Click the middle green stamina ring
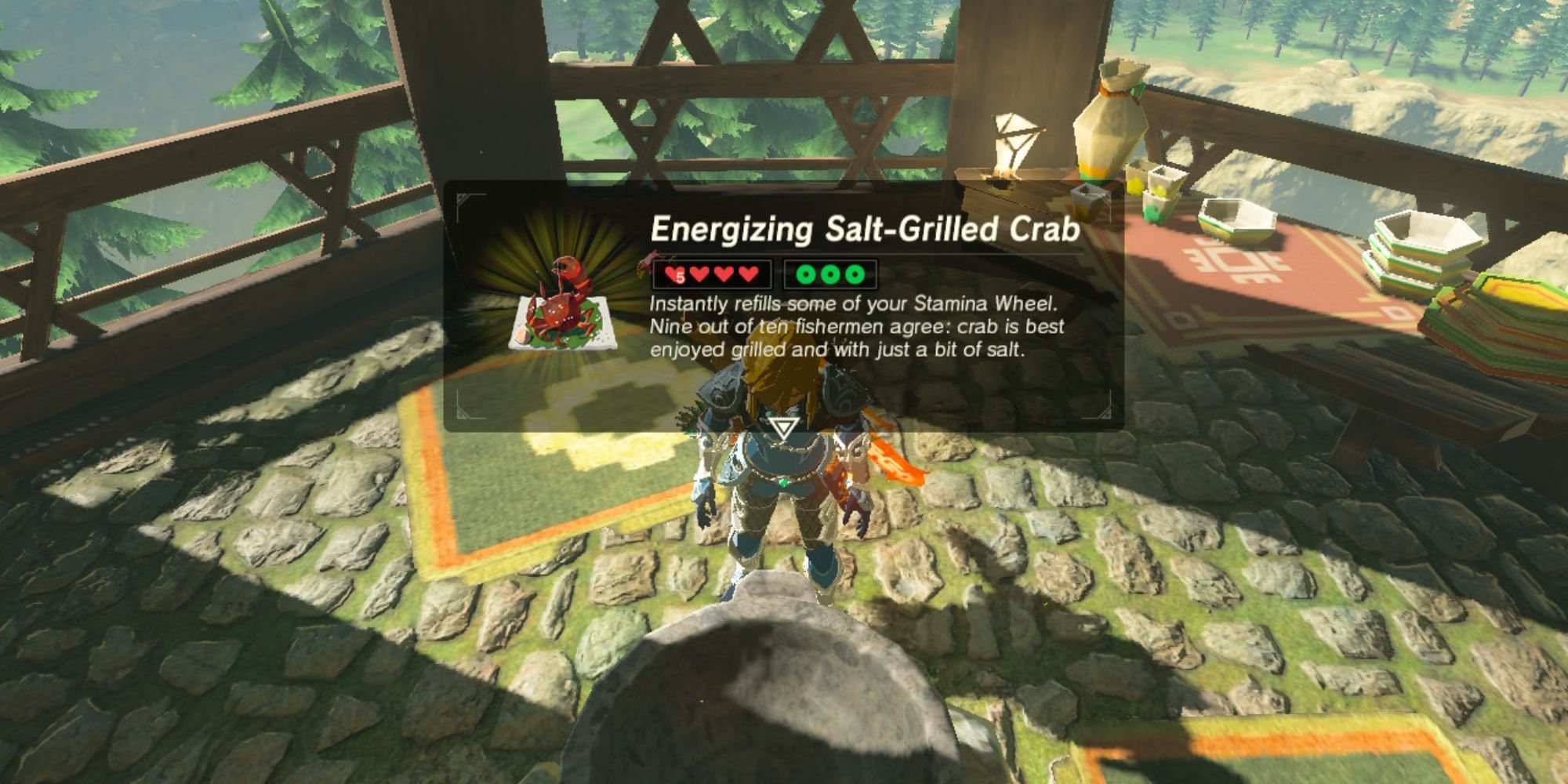 831,274
